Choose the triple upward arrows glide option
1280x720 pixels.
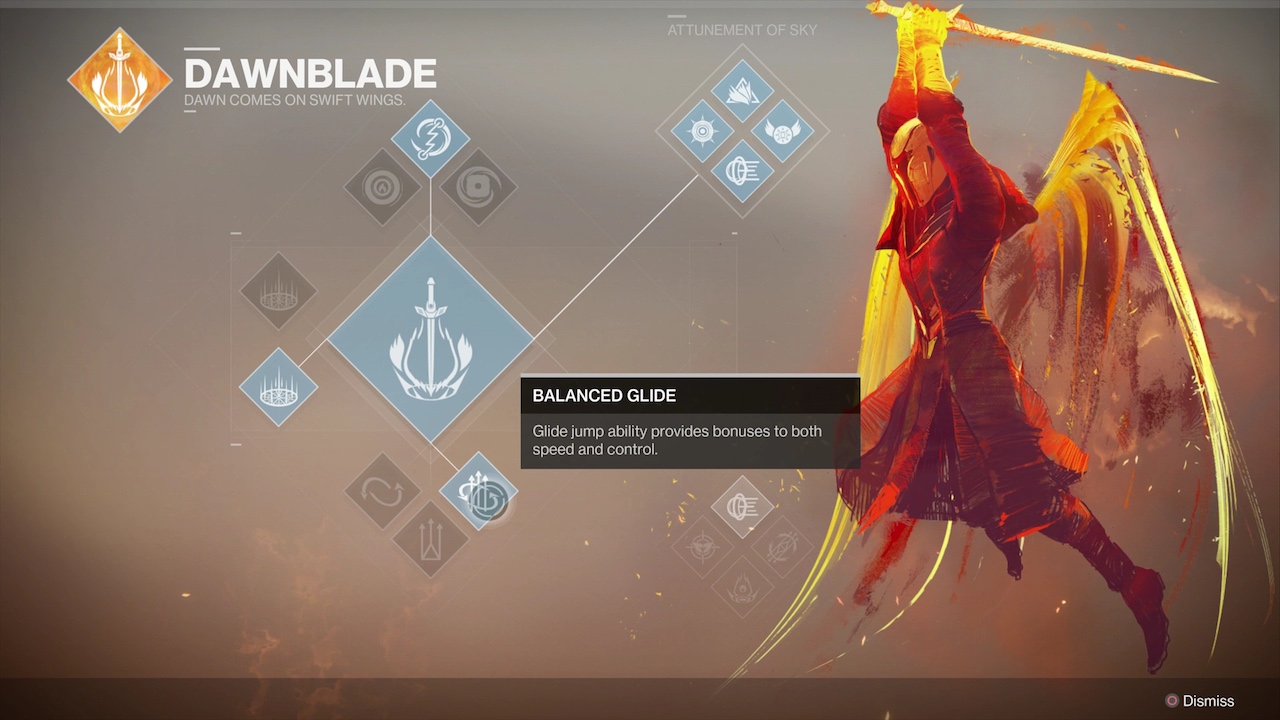tap(430, 540)
